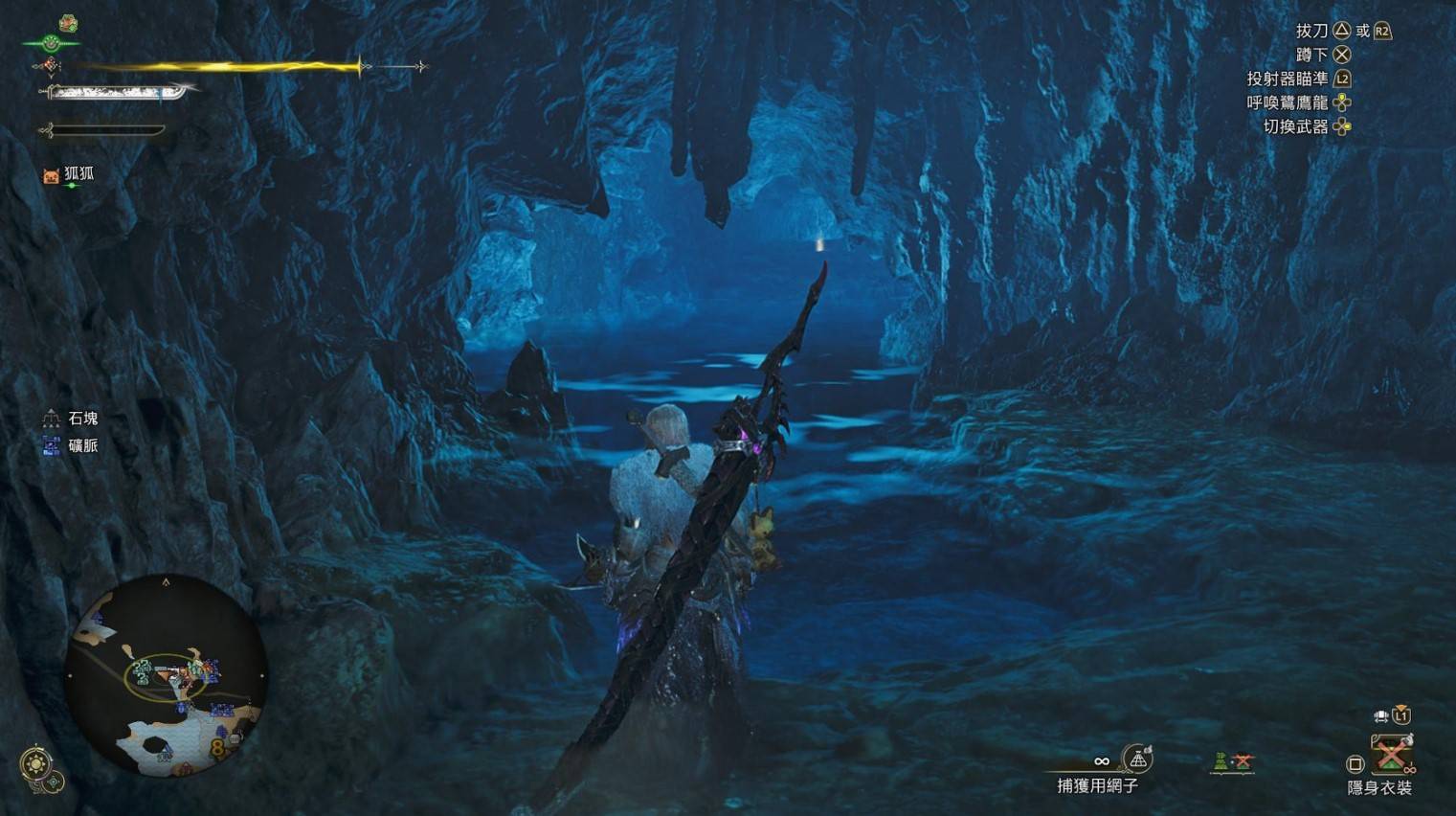
Task: Select the 礦脈 ore vein entry
Action: click(72, 445)
